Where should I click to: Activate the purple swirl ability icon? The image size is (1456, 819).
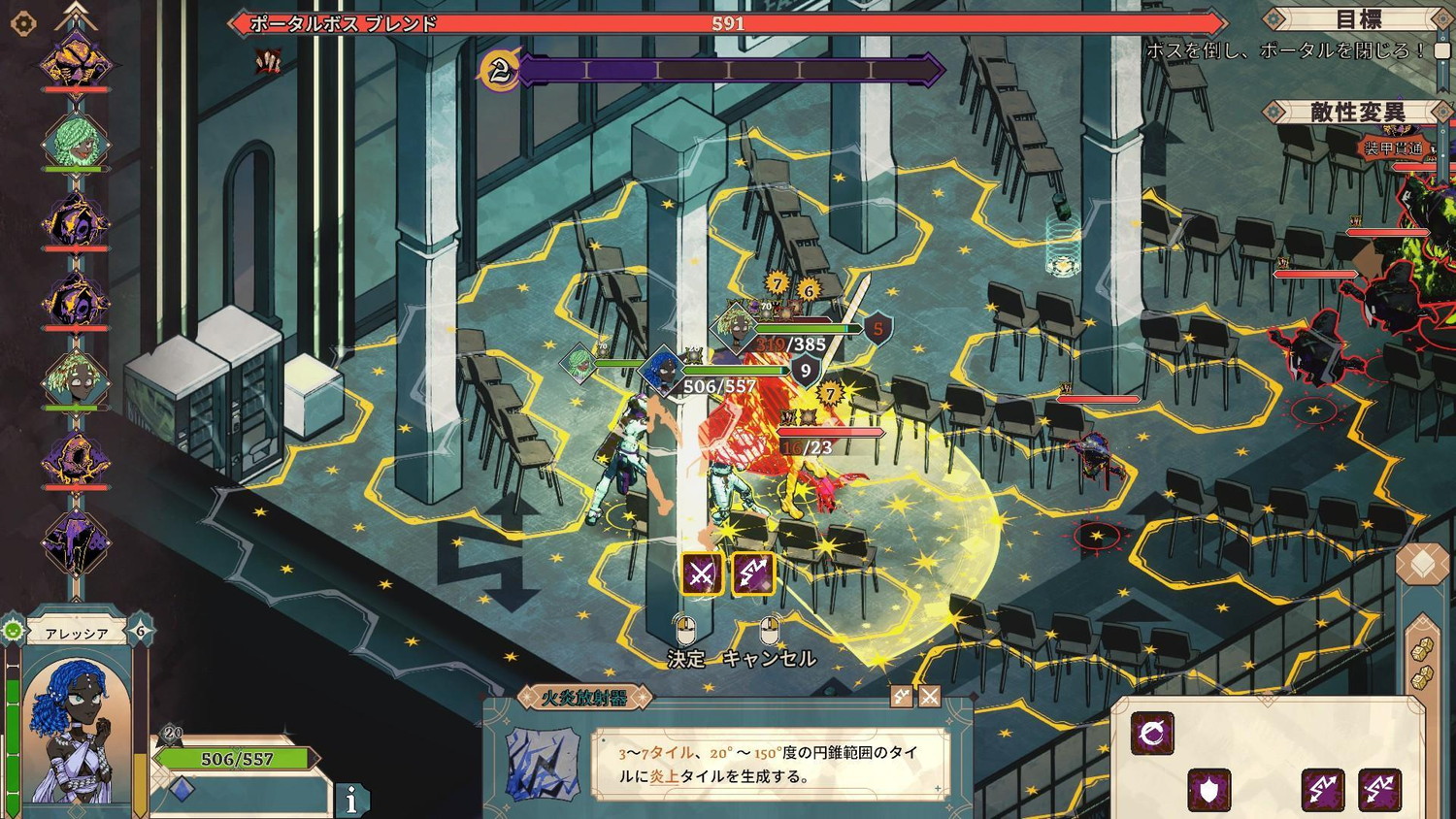click(x=1152, y=733)
